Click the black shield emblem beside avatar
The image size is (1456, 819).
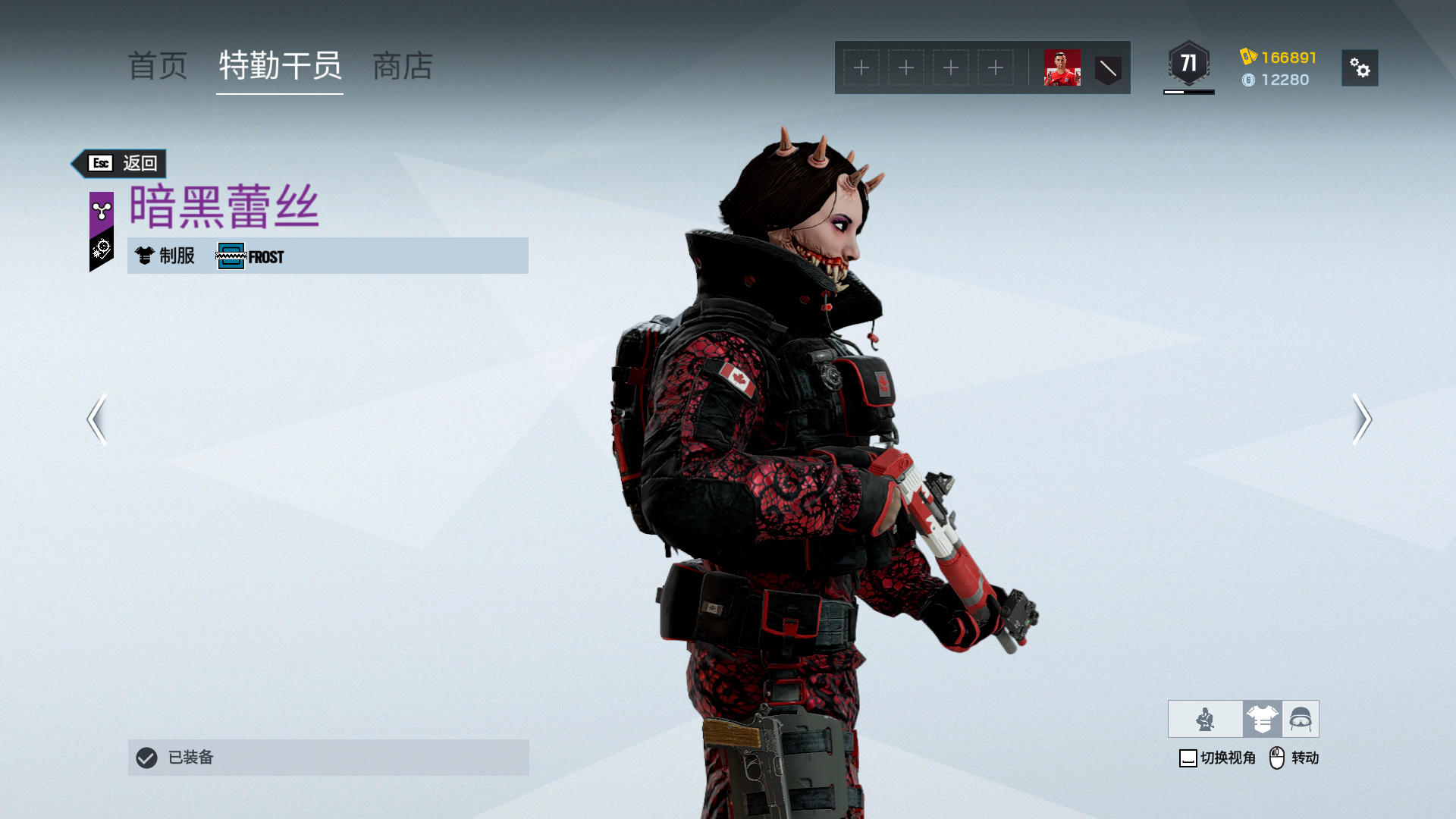[1108, 69]
